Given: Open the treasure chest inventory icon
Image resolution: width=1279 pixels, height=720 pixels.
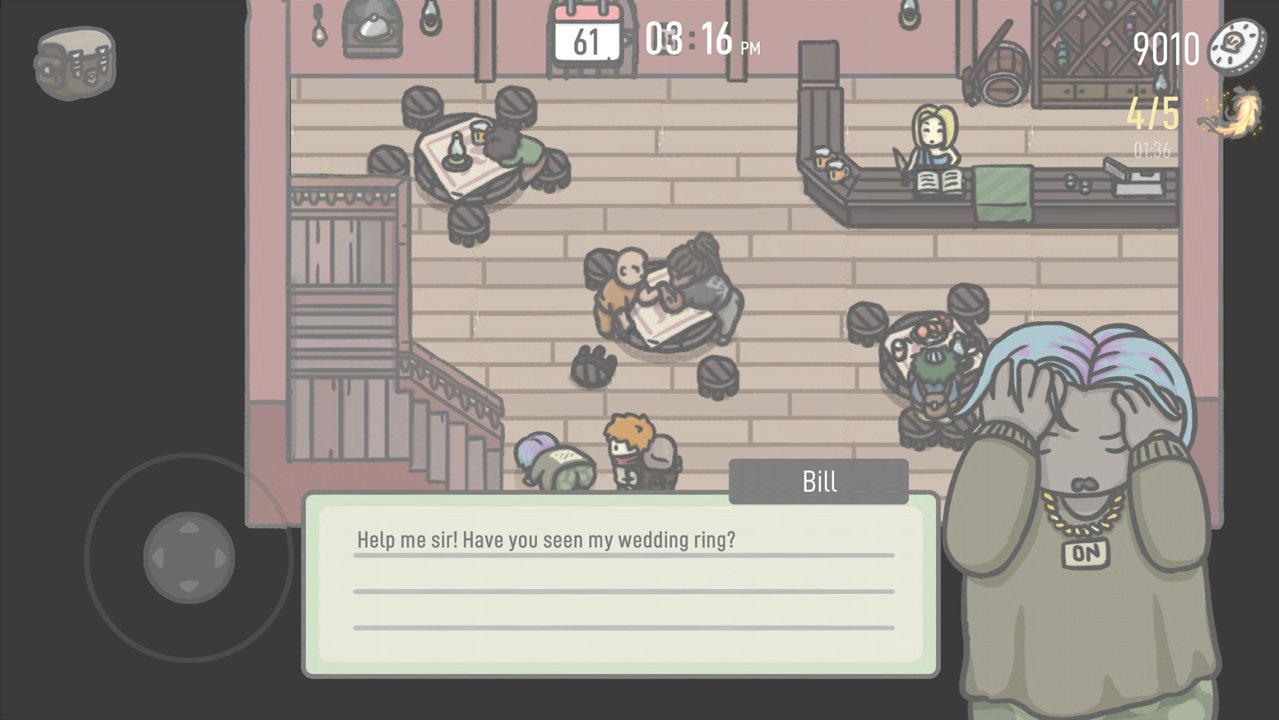Looking at the screenshot, I should pos(75,62).
